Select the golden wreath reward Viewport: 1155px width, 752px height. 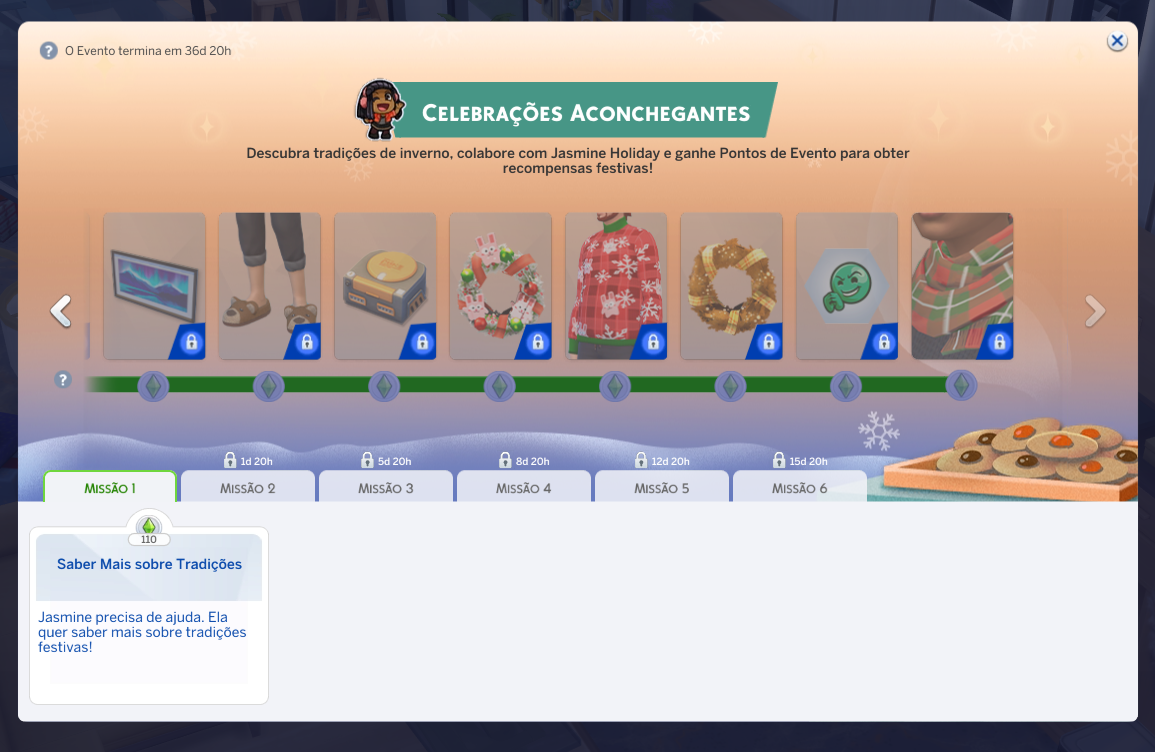point(731,286)
